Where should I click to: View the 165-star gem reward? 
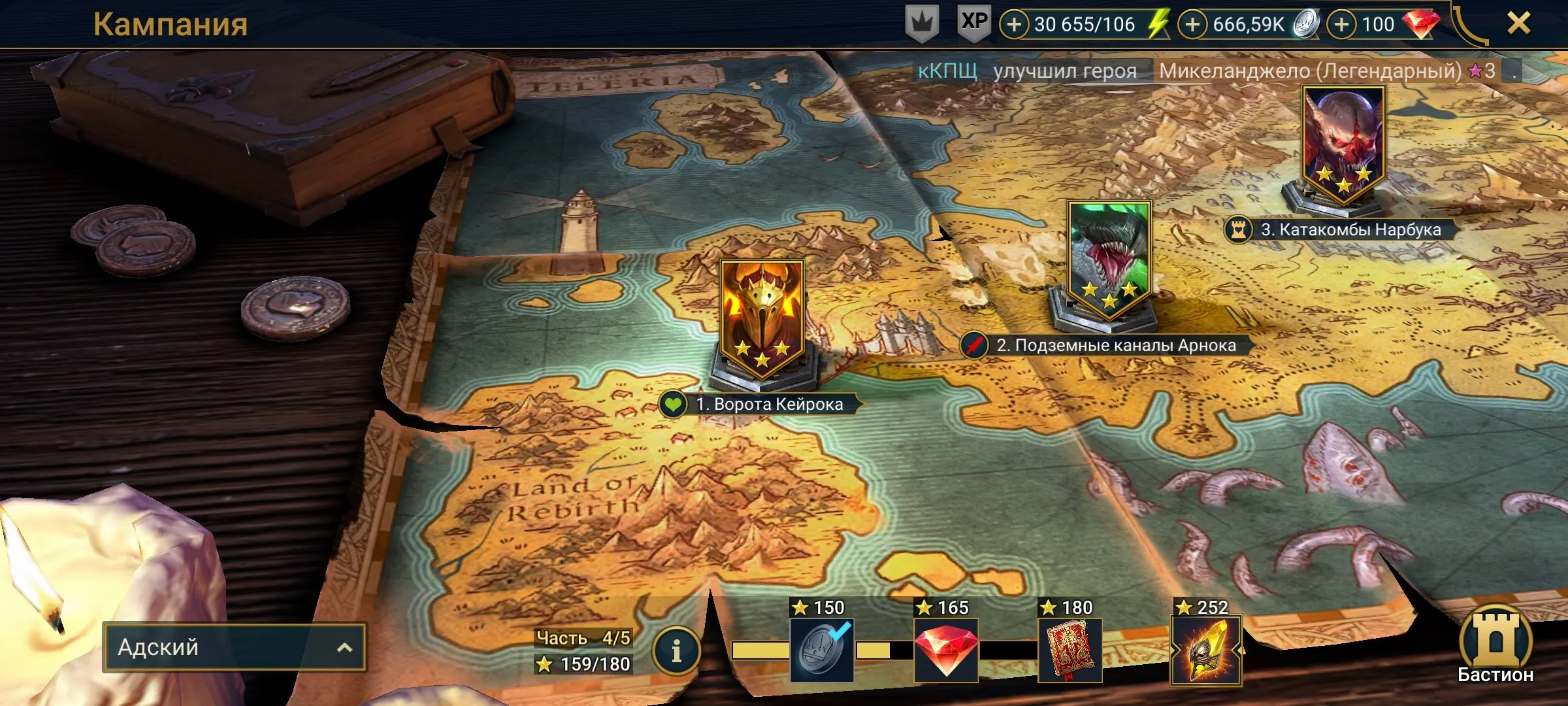945,649
